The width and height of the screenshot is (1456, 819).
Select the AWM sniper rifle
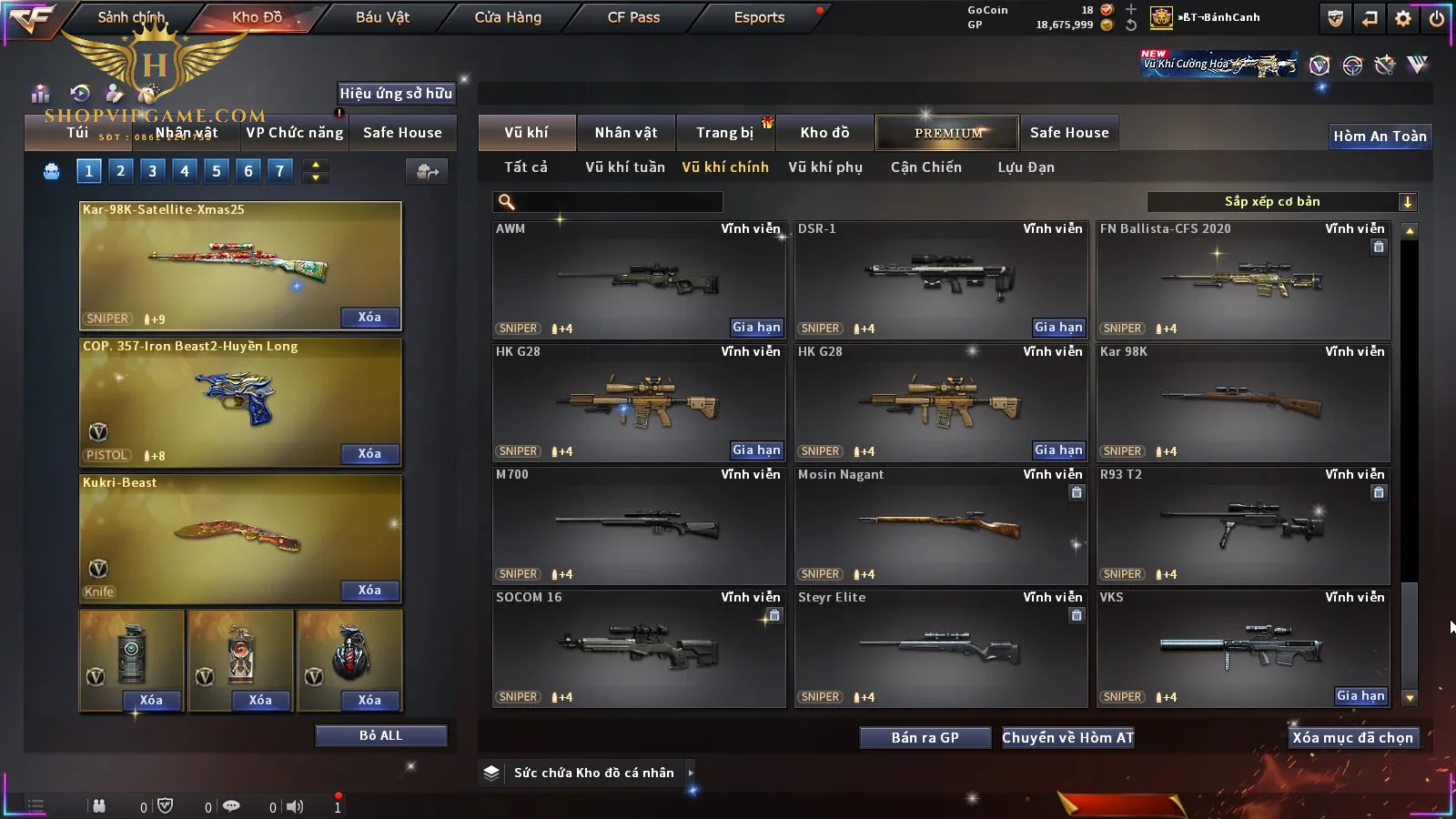pos(638,279)
